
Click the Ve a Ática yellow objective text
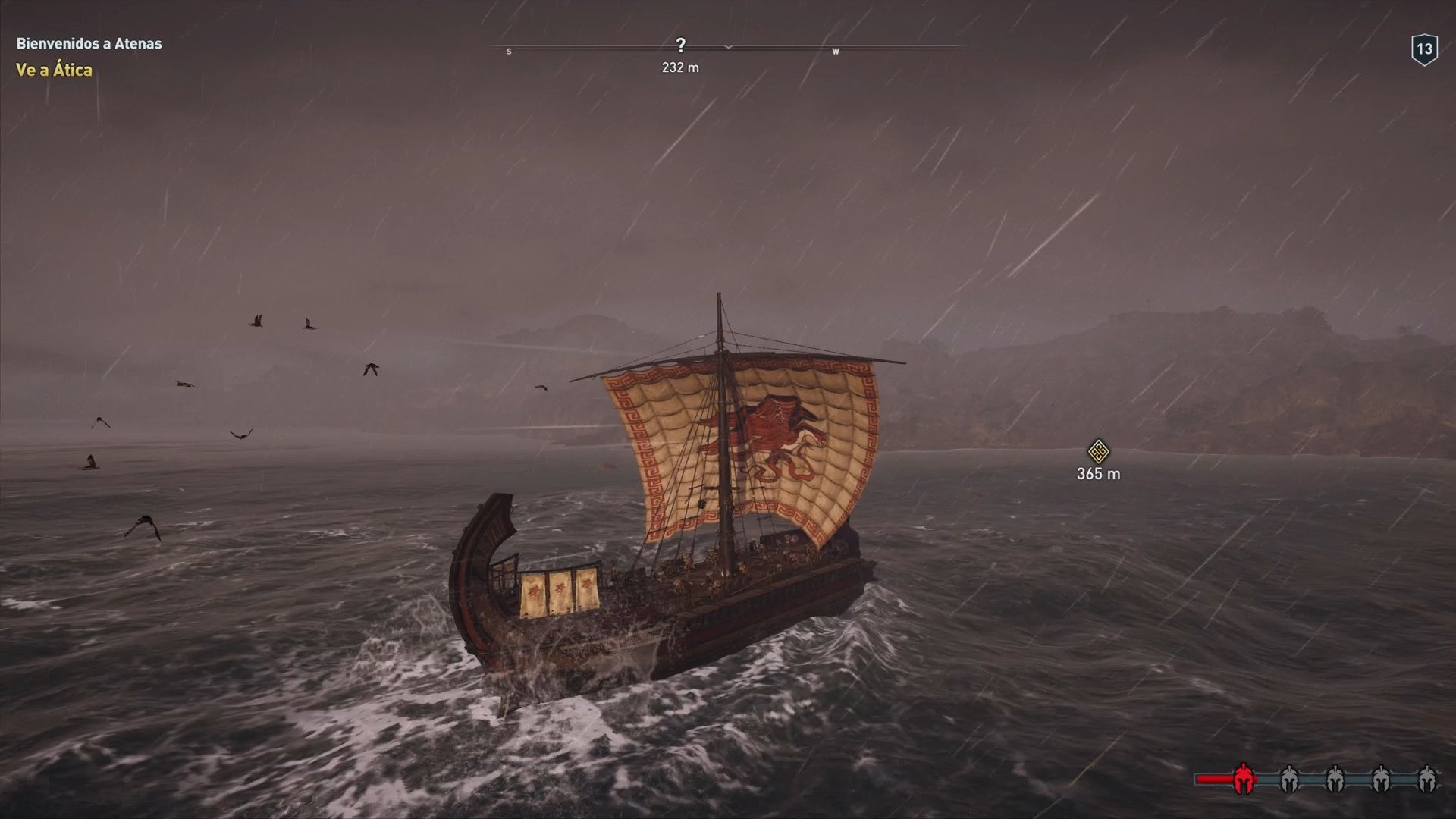(54, 71)
